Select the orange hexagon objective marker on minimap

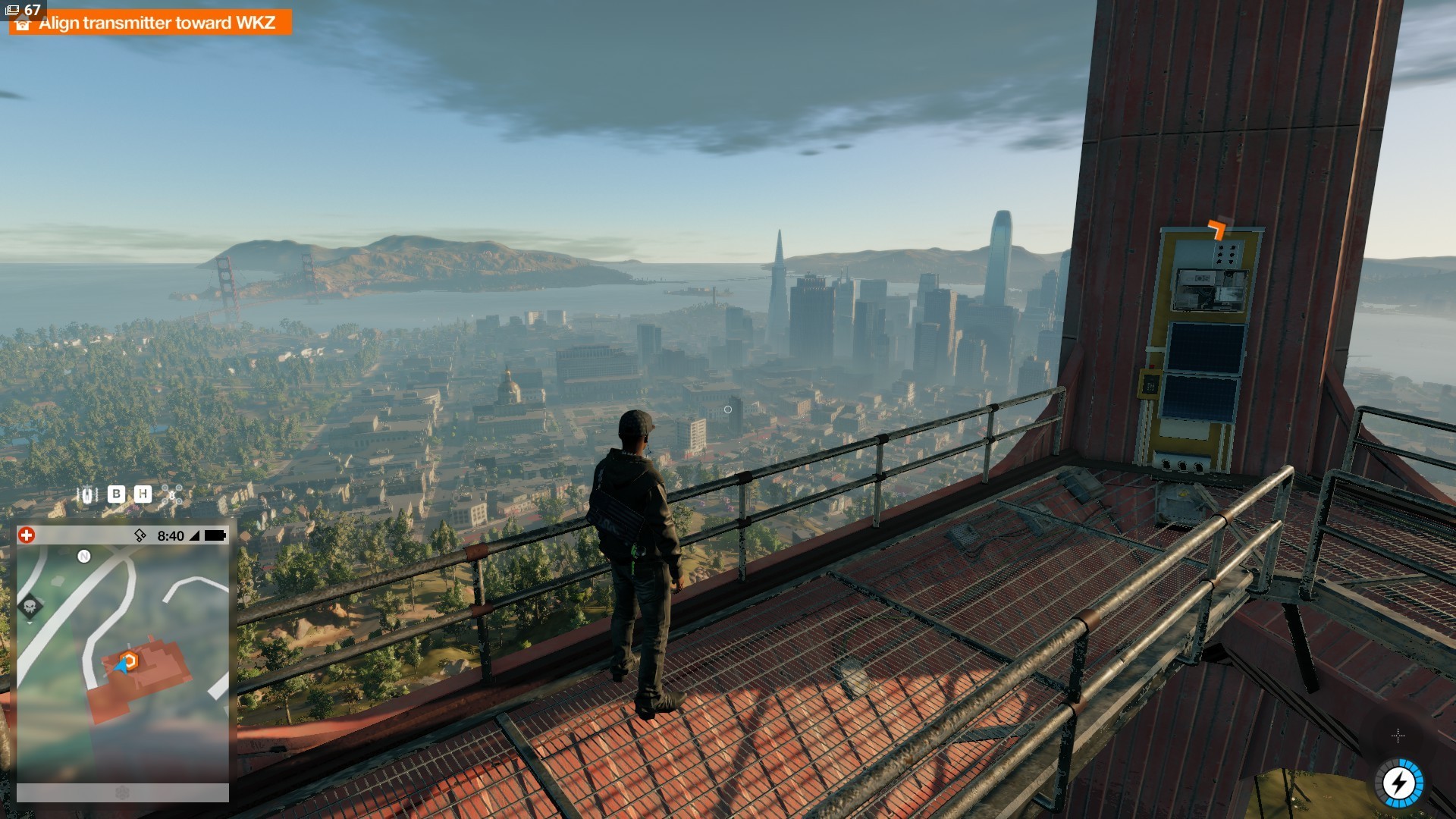130,661
